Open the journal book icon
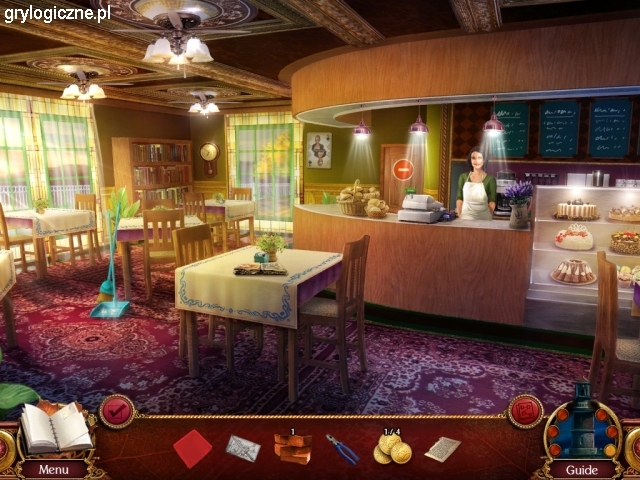 coord(55,427)
